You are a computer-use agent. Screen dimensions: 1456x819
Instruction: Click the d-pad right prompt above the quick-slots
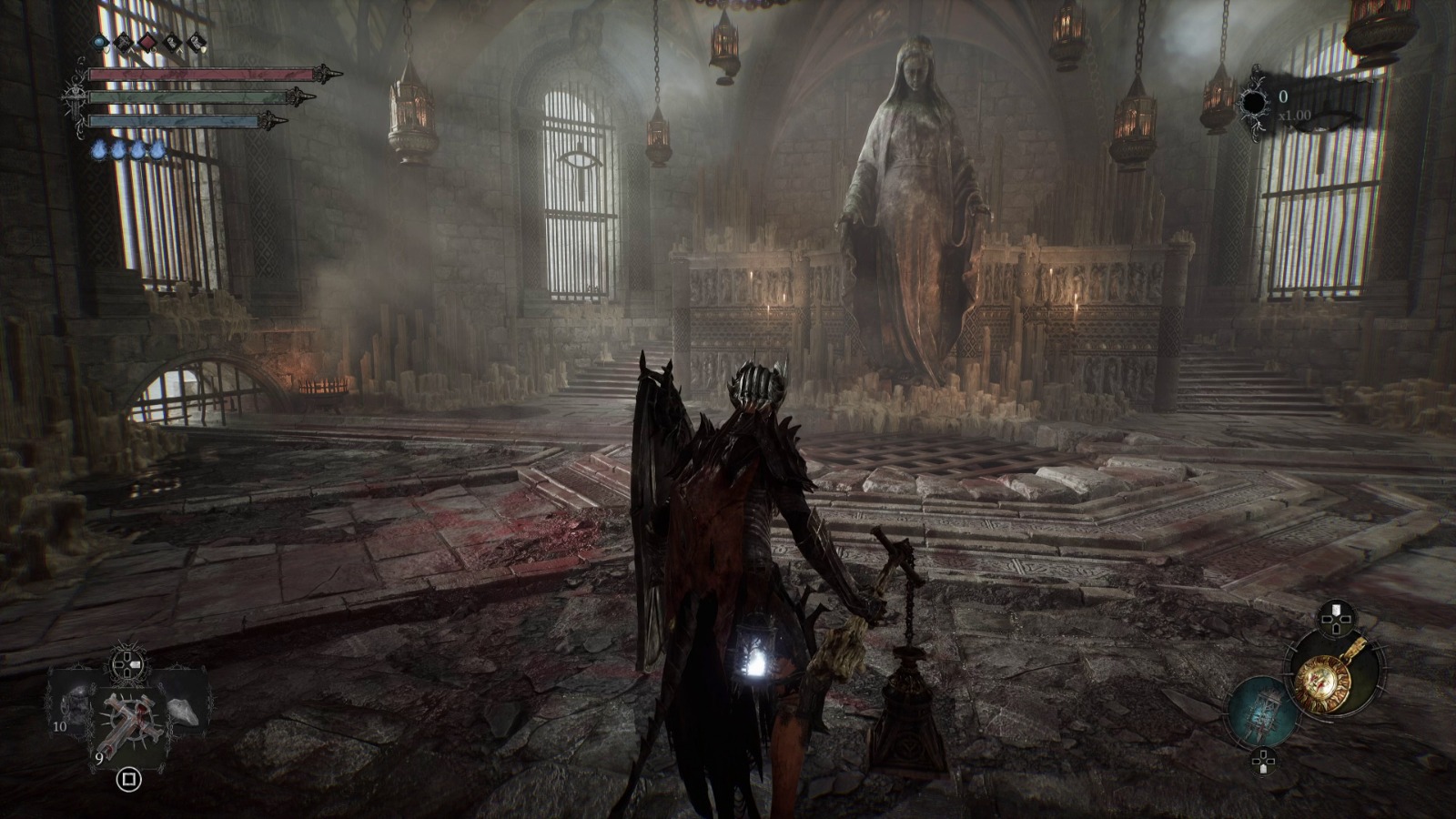(126, 664)
